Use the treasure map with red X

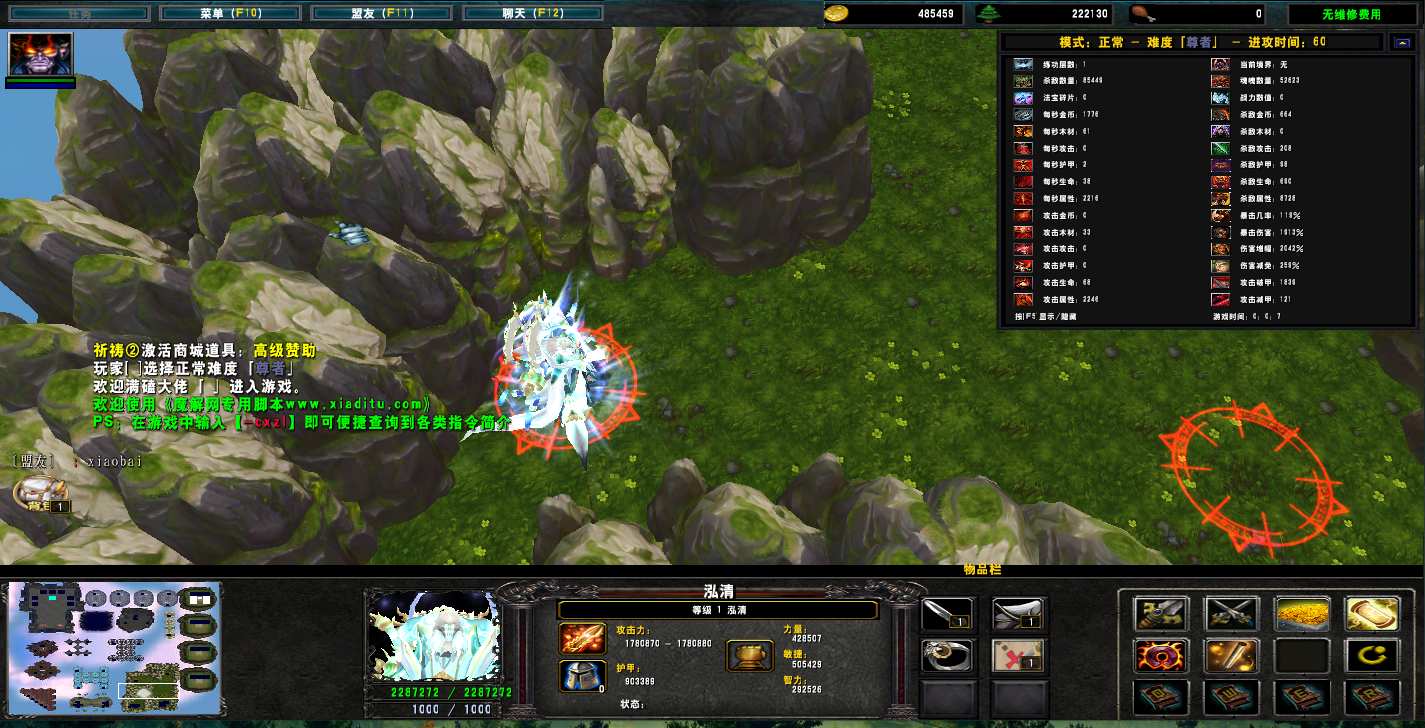click(1018, 655)
